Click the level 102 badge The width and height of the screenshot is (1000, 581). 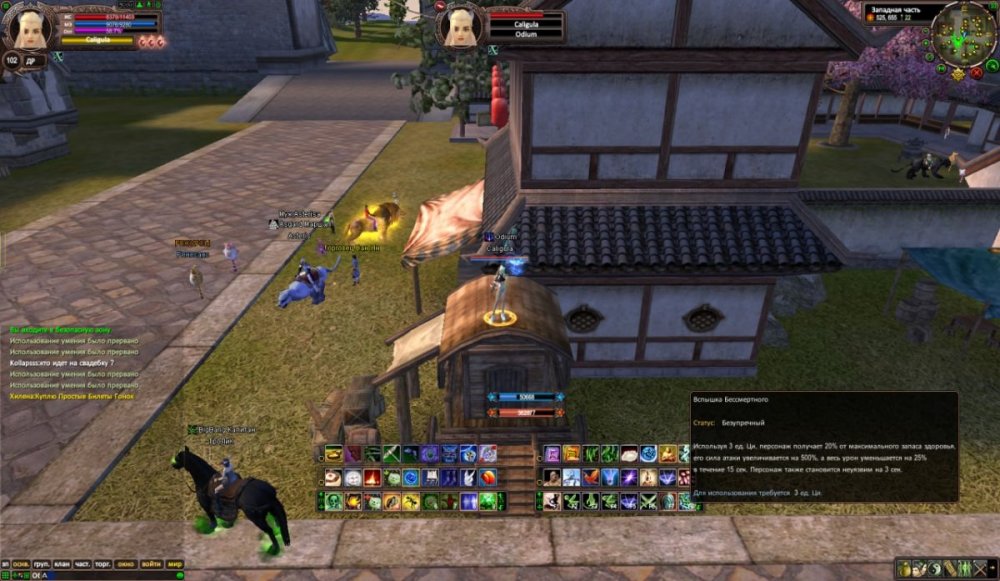click(x=12, y=60)
